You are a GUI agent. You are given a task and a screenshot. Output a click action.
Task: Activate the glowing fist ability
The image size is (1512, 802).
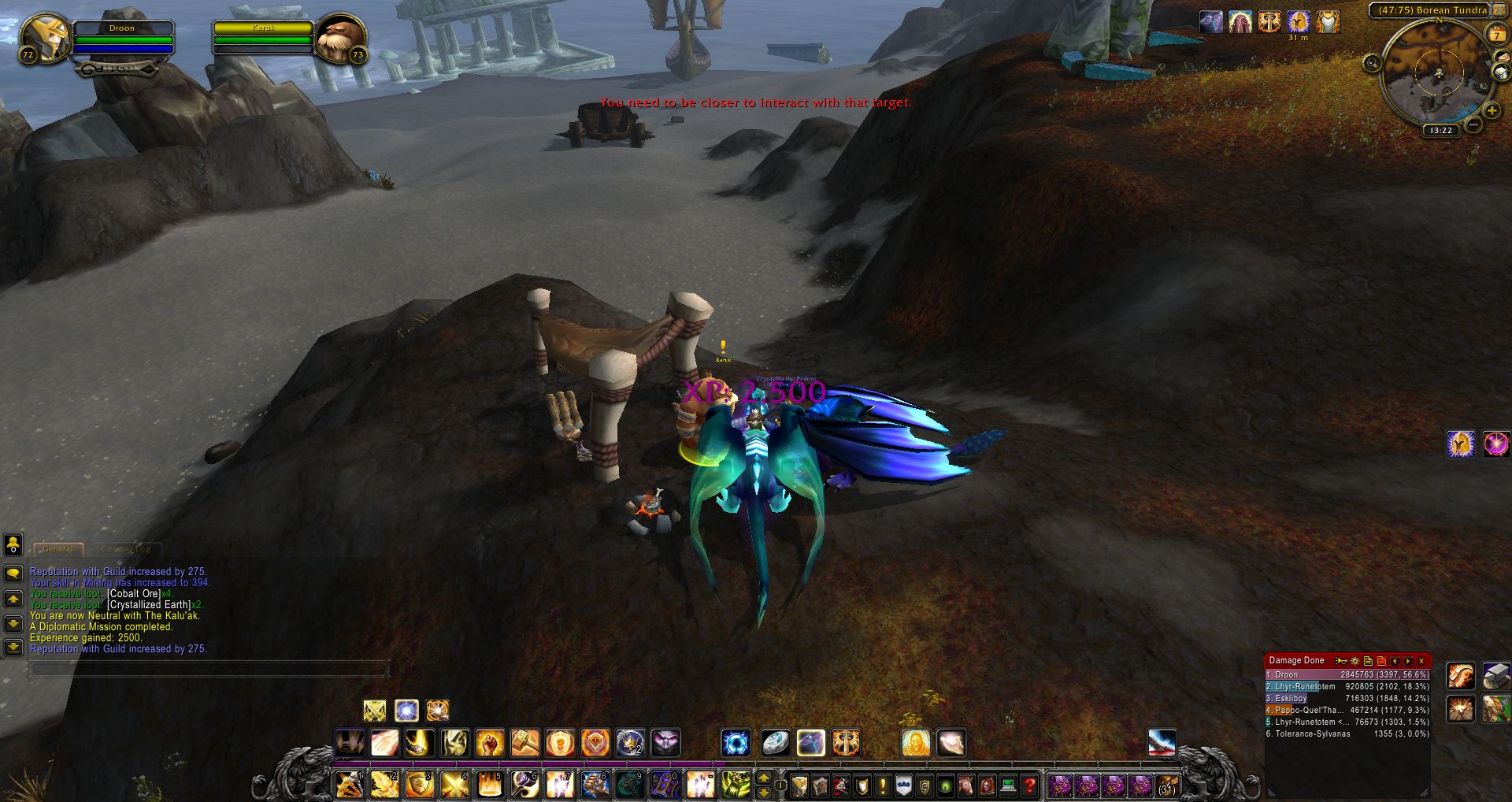490,742
